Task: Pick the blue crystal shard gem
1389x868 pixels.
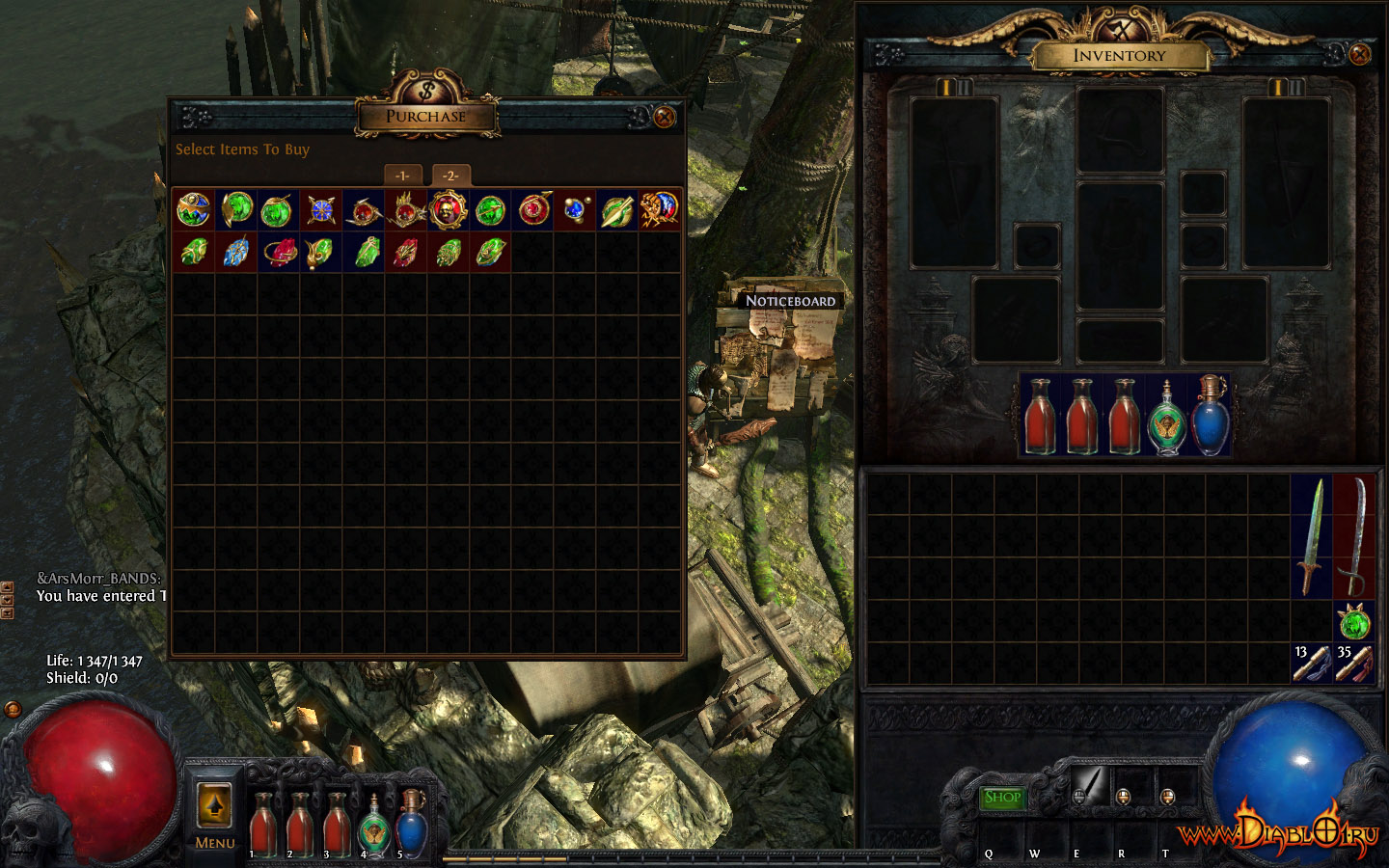Action: [x=236, y=252]
